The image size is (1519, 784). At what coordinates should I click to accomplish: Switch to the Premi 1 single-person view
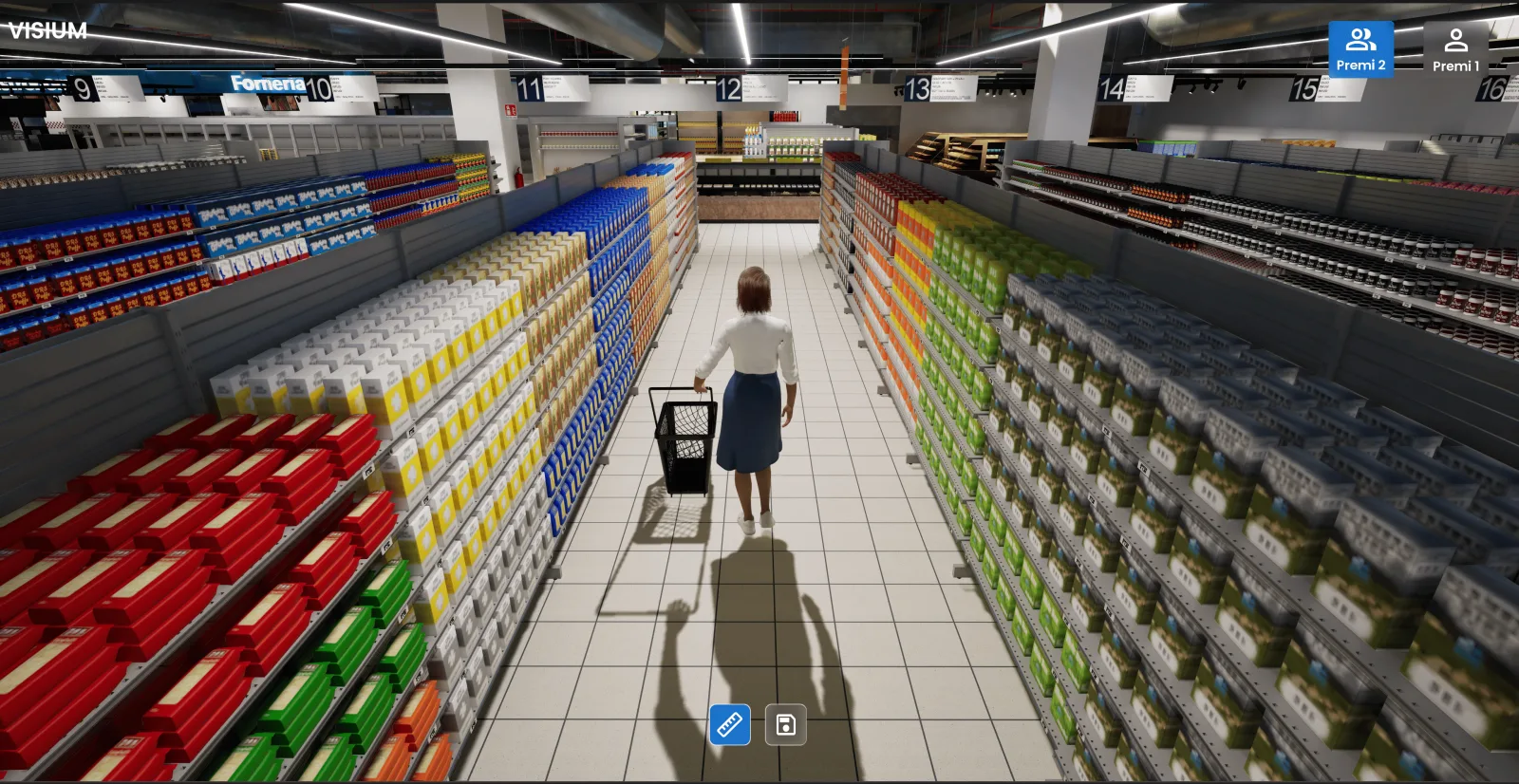pyautogui.click(x=1455, y=49)
